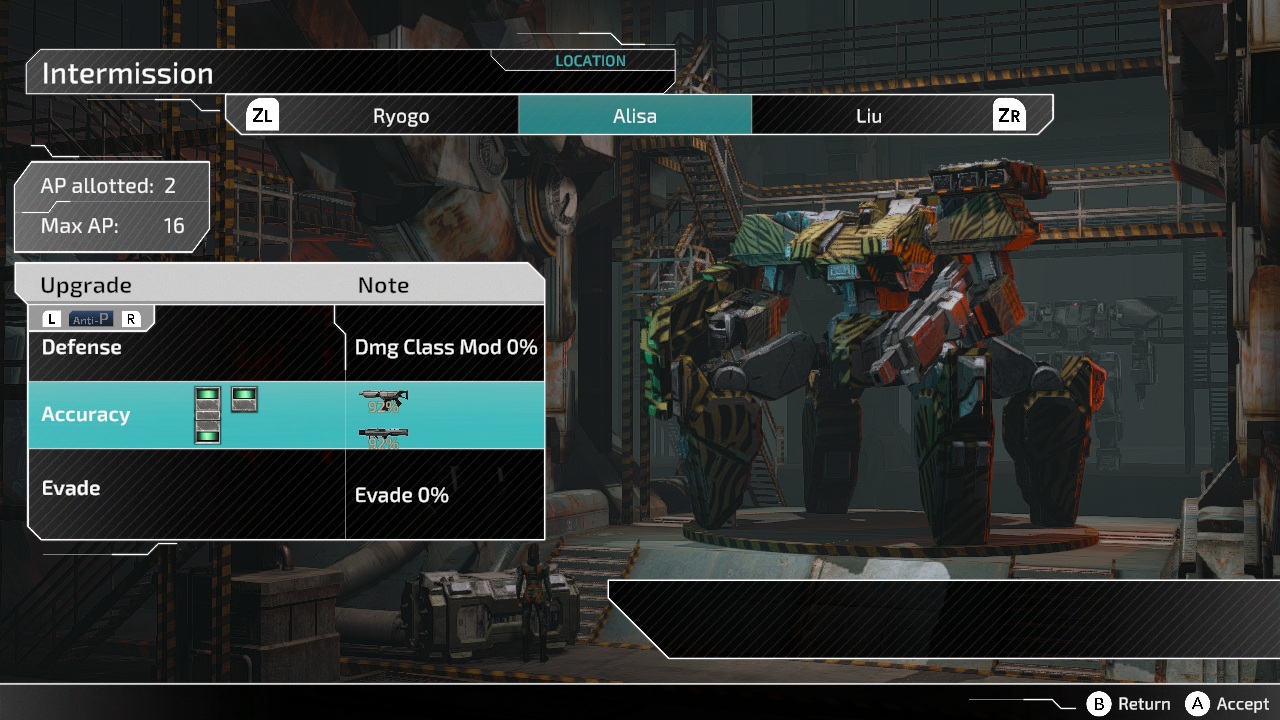
Task: Select the Alisa pilot tab
Action: point(634,116)
